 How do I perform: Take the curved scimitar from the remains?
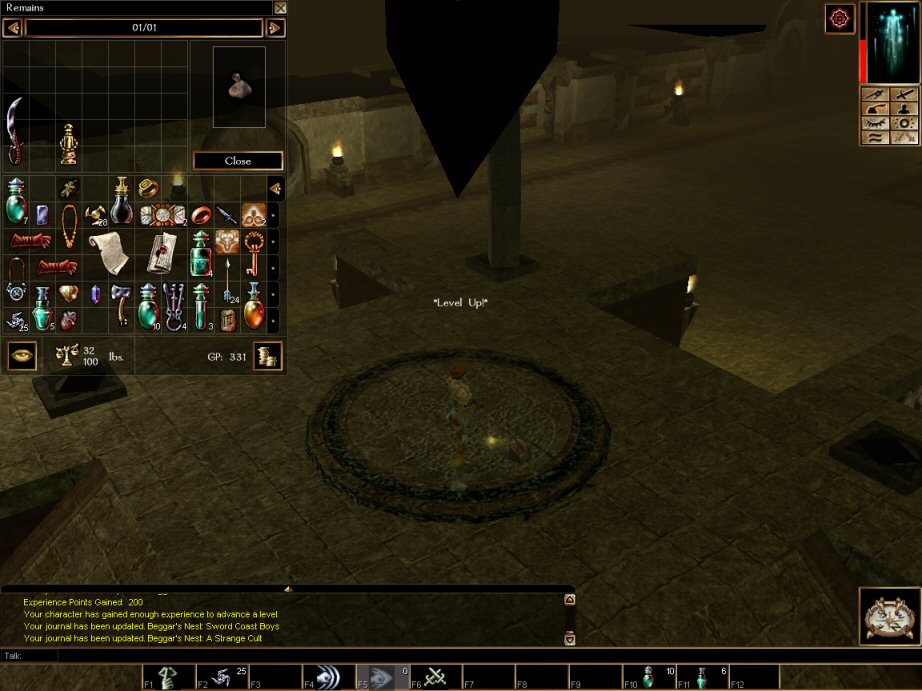pos(16,131)
